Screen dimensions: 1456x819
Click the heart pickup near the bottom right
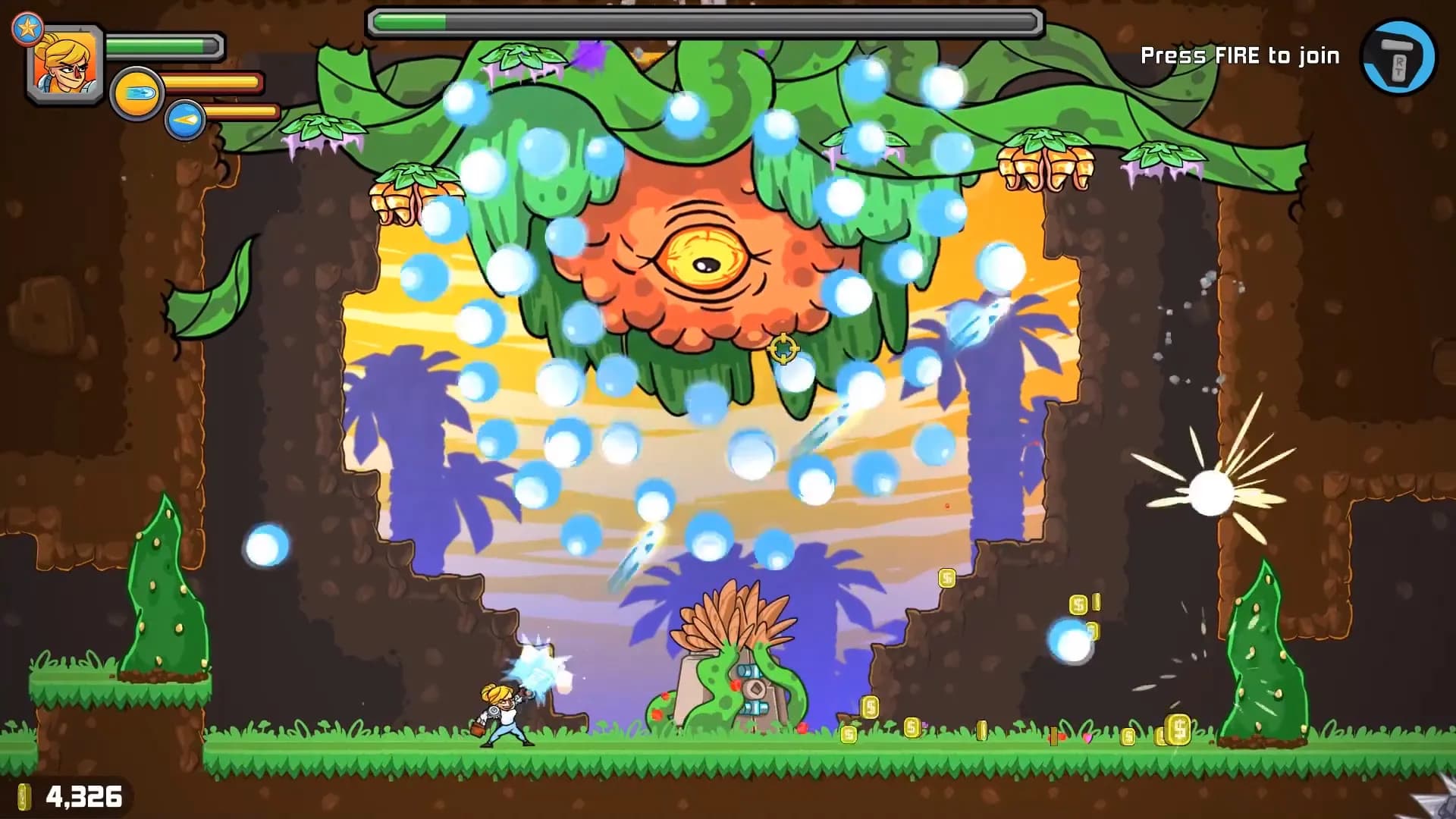pyautogui.click(x=1087, y=737)
